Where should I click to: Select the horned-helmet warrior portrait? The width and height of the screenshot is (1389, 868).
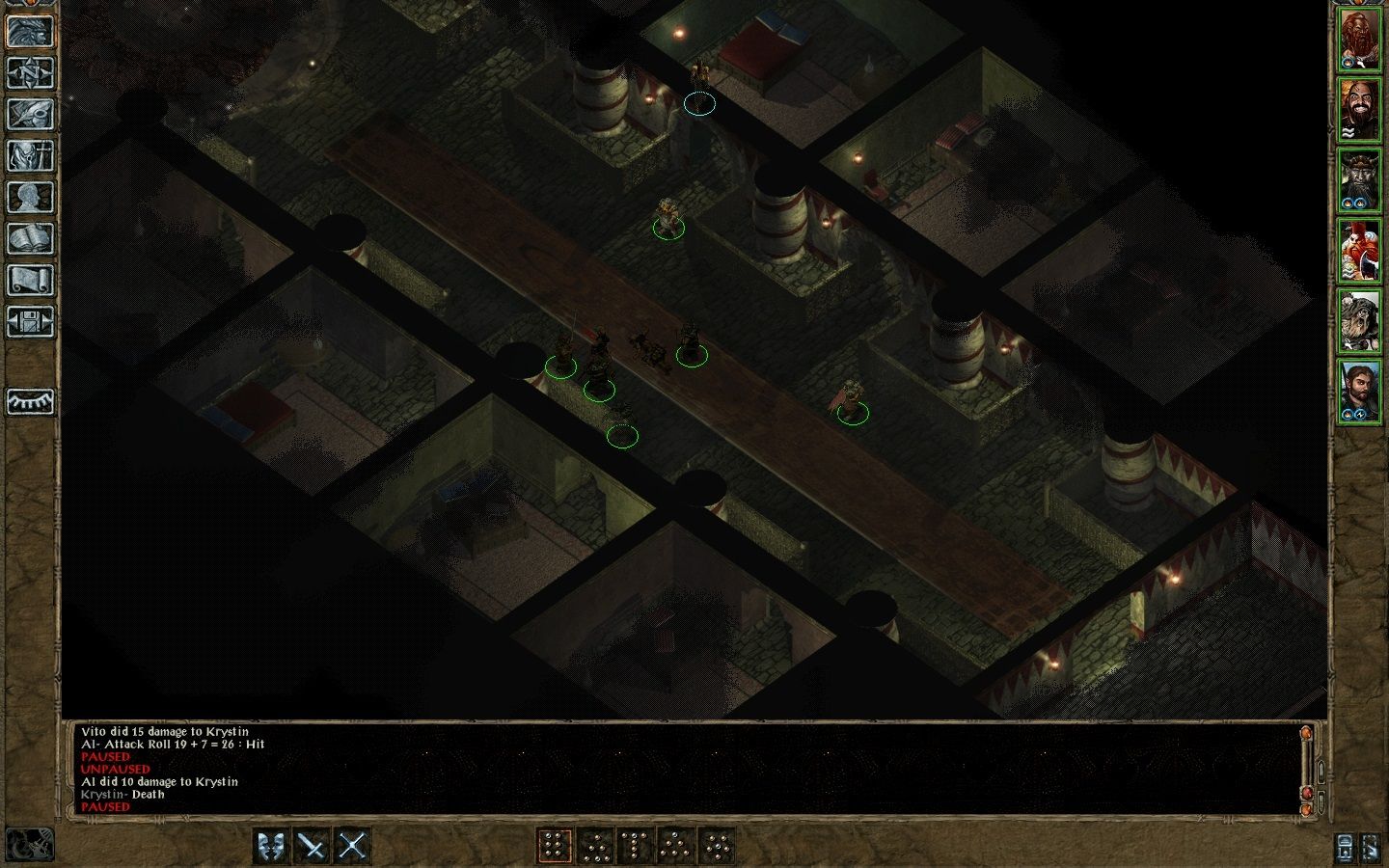tap(1359, 179)
